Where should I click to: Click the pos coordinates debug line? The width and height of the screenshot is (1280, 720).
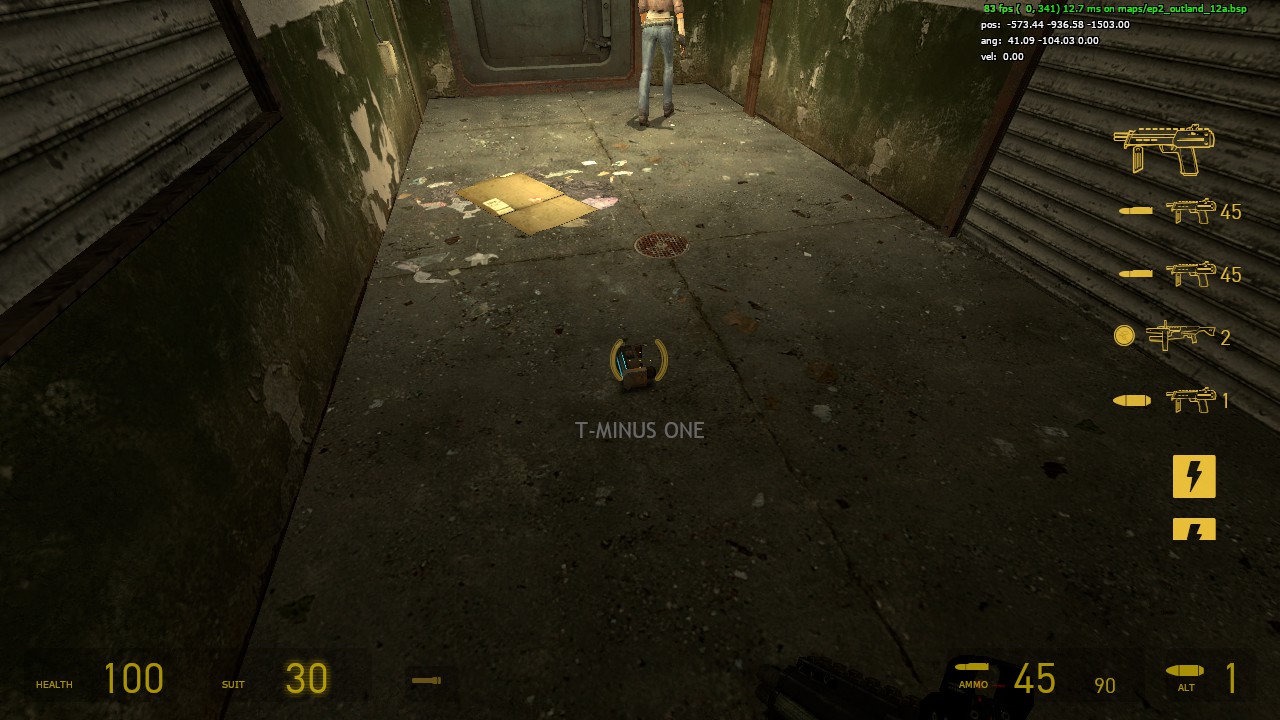(1055, 24)
